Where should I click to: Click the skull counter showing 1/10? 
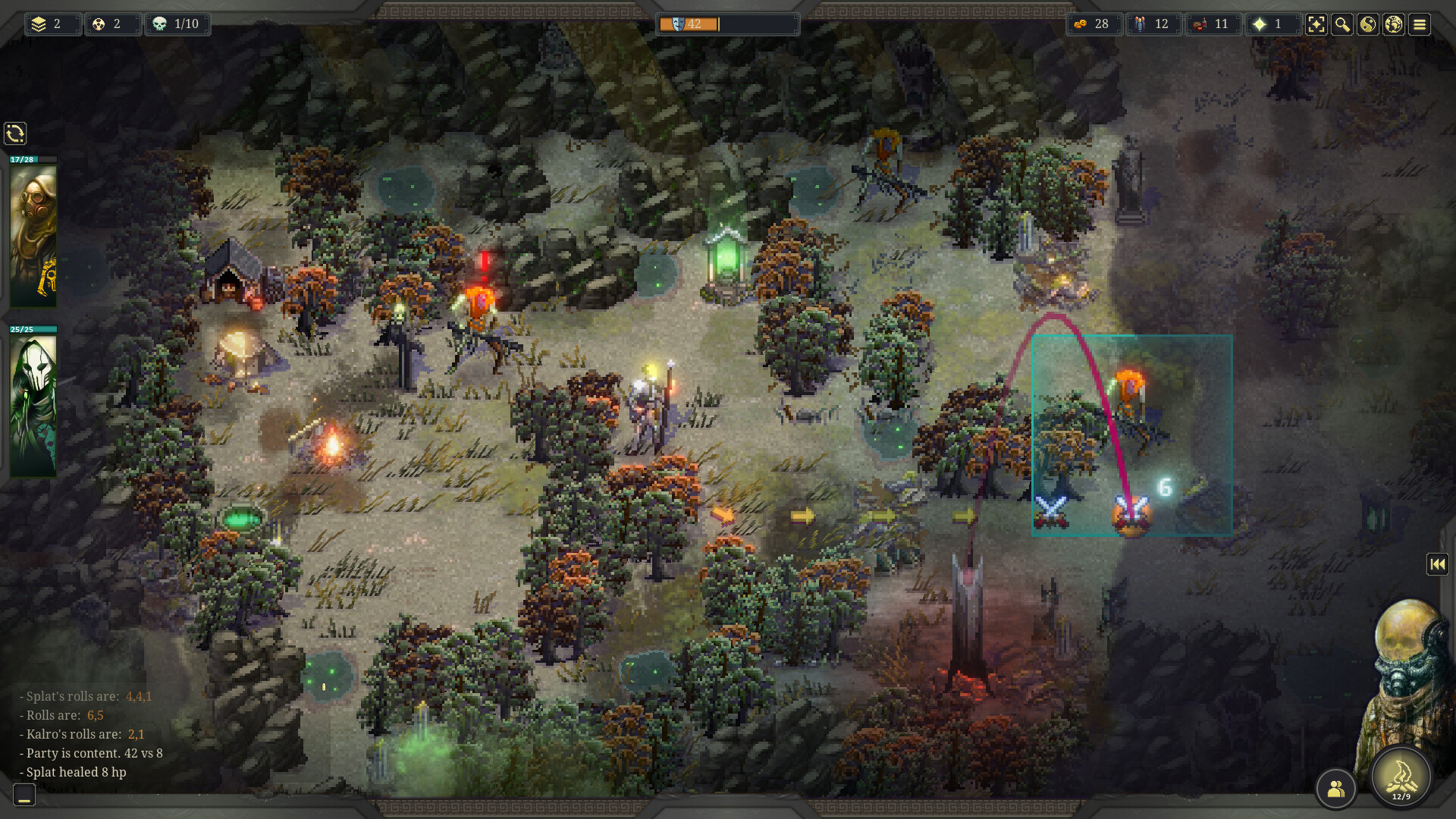coord(179,24)
